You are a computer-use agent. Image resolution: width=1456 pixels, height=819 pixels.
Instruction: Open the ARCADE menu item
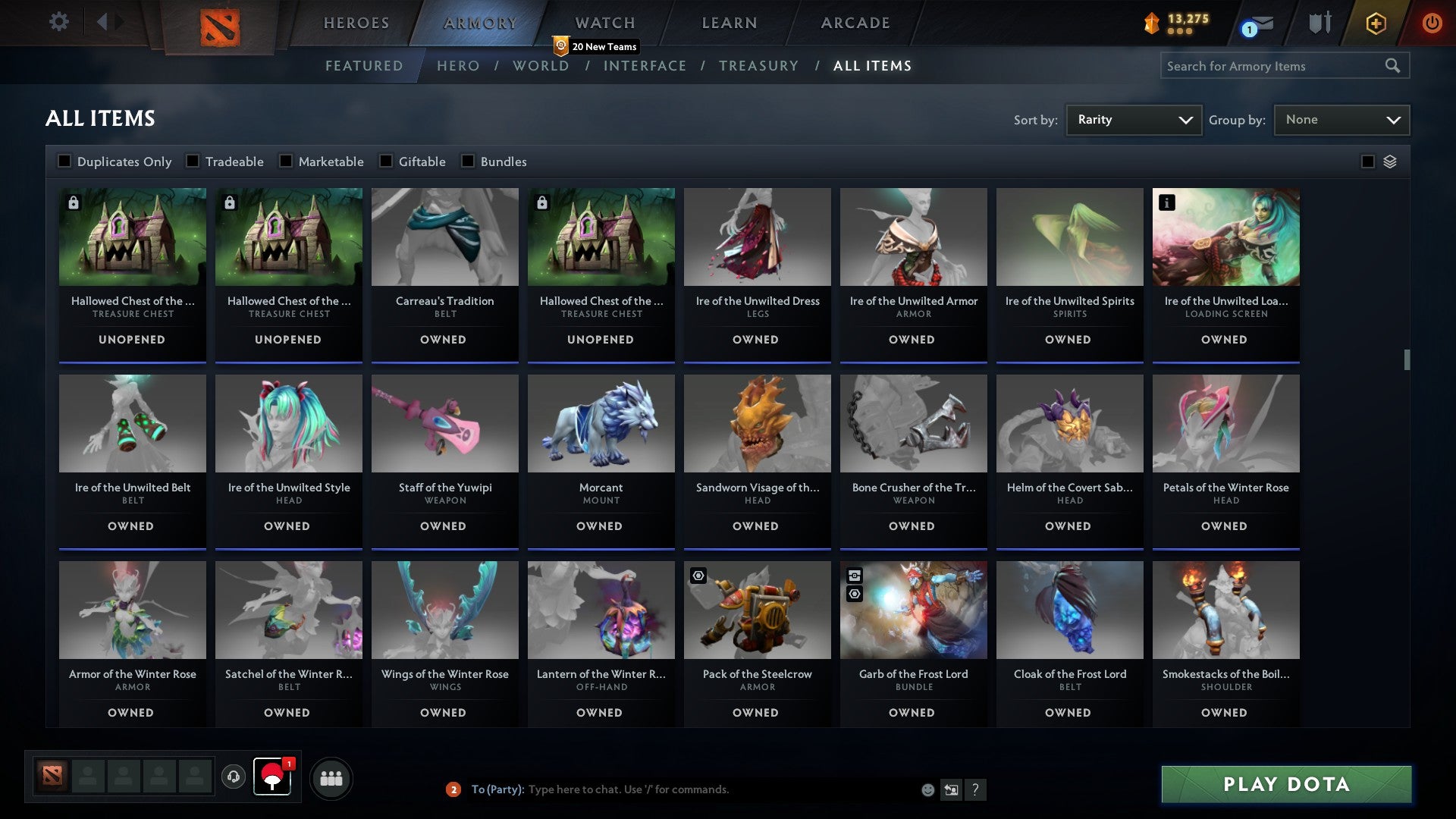coord(855,22)
